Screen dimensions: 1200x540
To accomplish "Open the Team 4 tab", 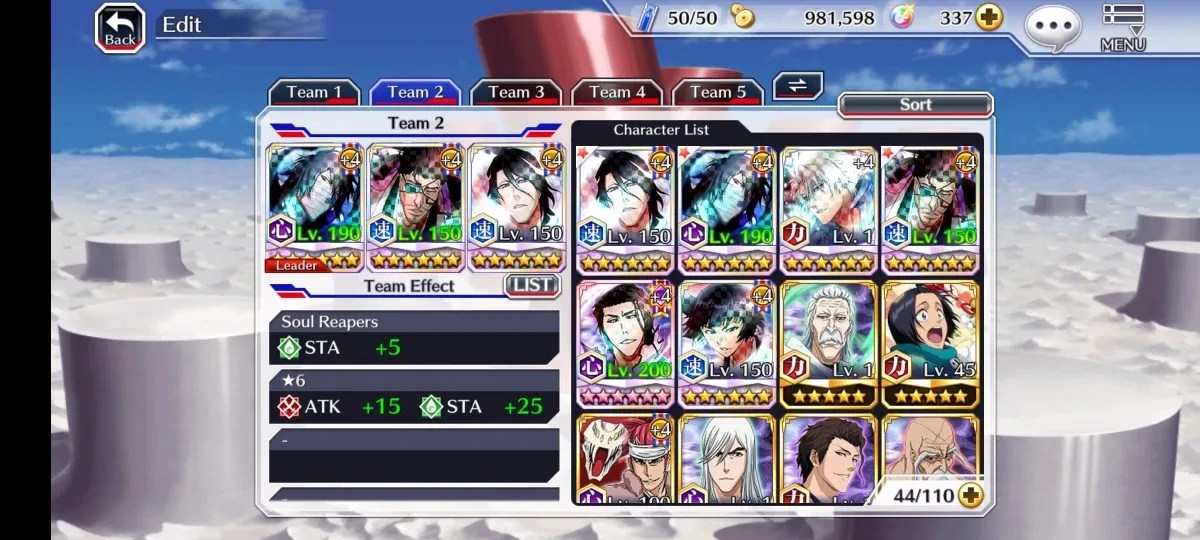I will (617, 92).
